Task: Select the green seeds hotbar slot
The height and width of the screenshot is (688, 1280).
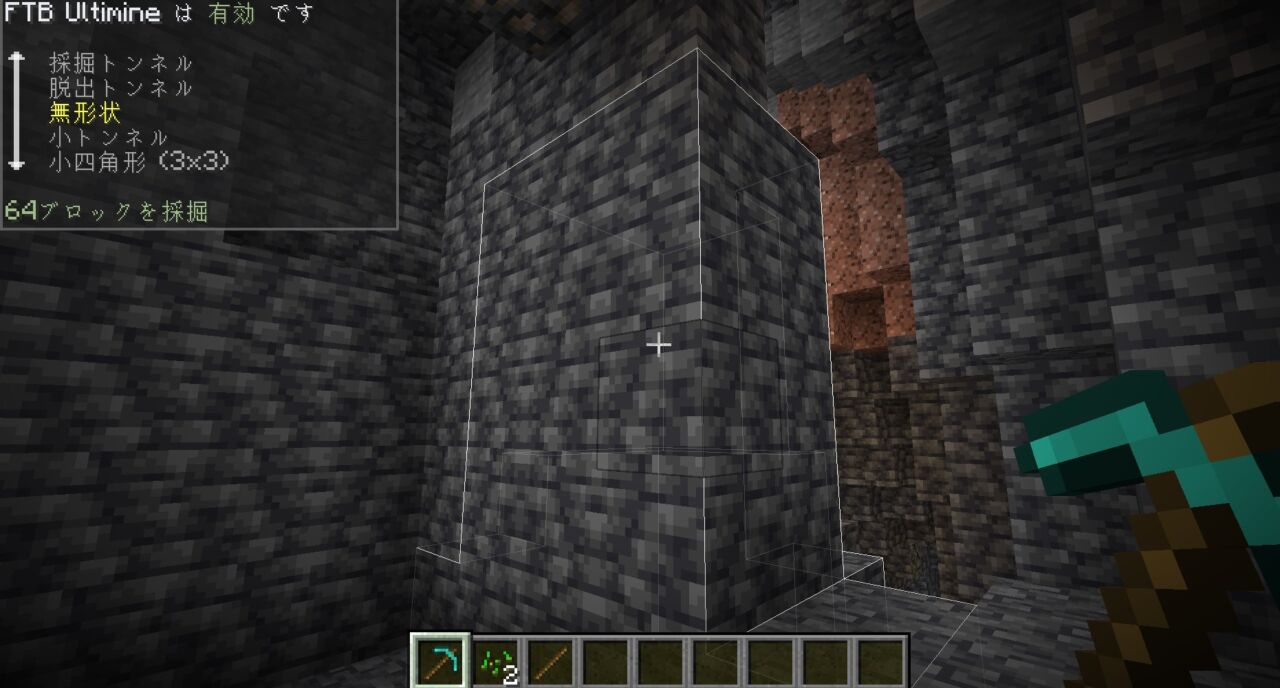Action: pos(496,661)
